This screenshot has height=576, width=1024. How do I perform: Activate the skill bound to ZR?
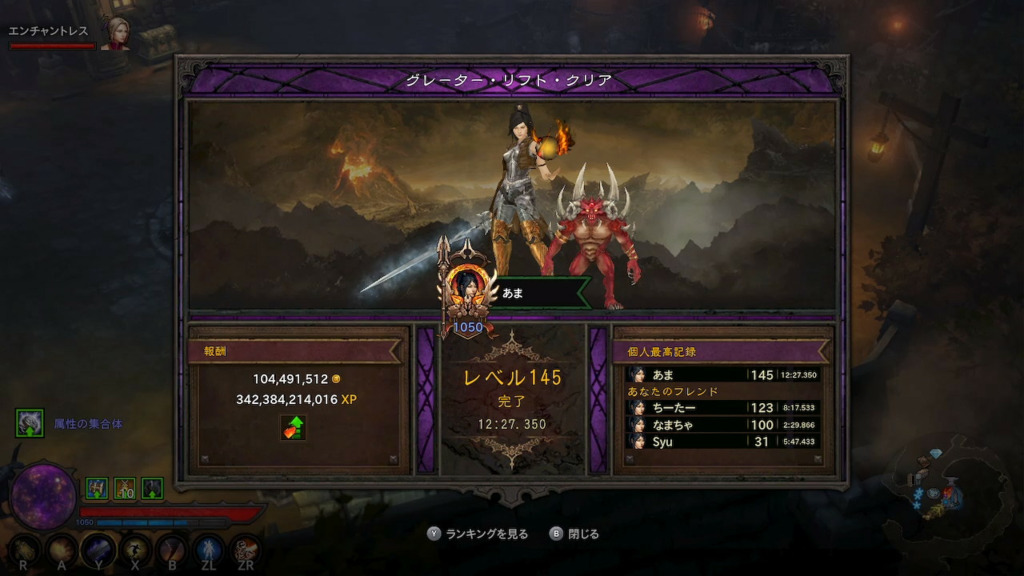coord(246,549)
